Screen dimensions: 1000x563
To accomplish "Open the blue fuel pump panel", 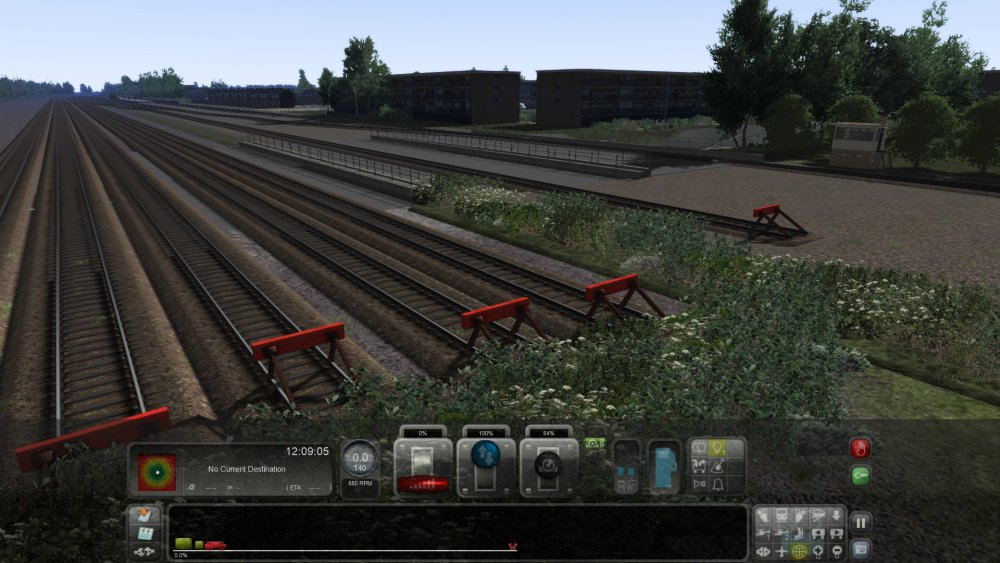I will tap(663, 468).
